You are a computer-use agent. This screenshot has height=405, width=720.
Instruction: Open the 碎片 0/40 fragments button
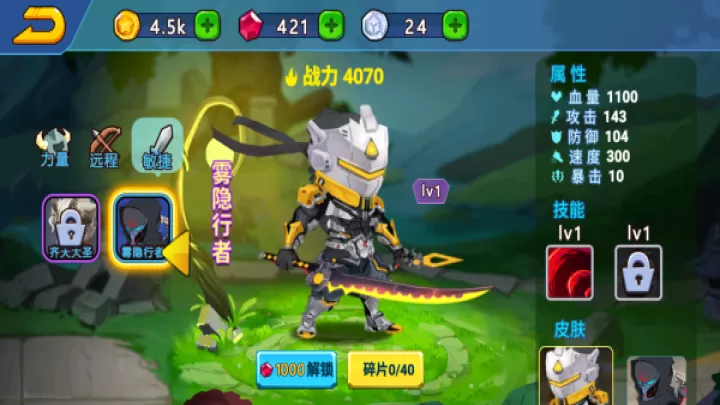[x=387, y=369]
